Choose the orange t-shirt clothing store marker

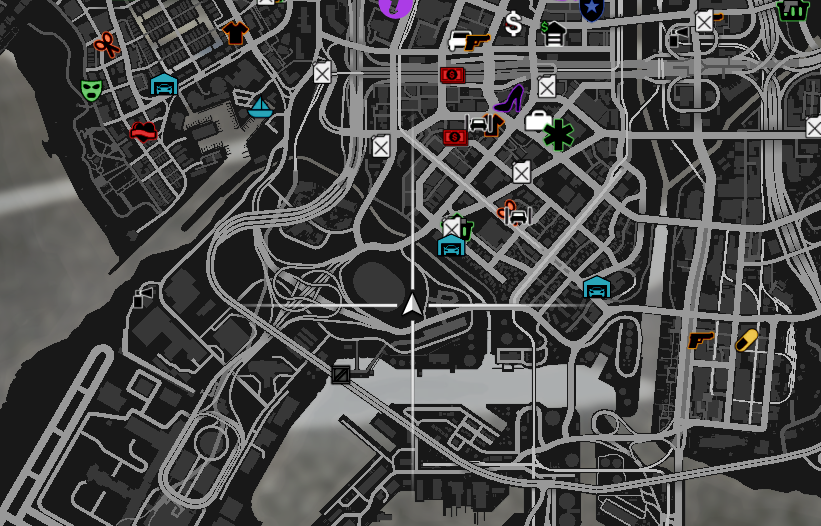[x=235, y=33]
